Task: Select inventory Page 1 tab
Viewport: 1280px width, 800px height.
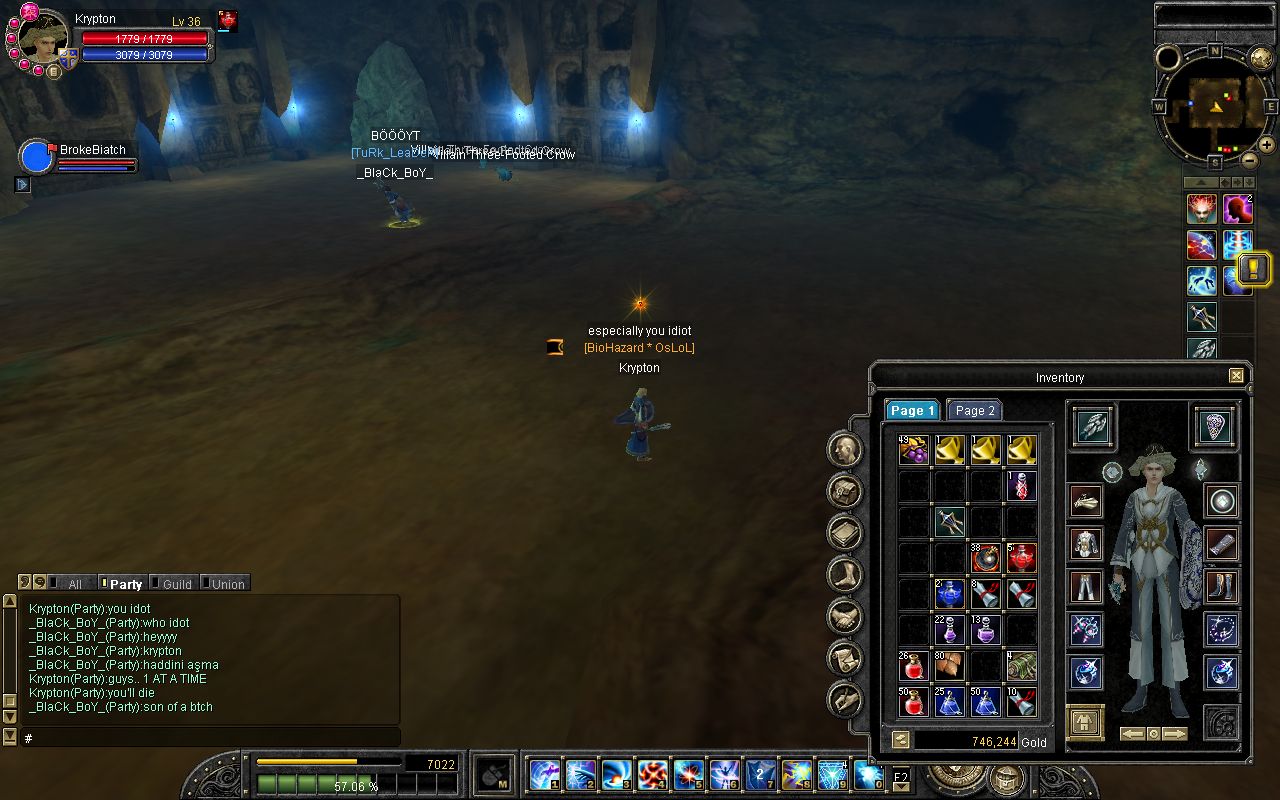Action: (x=911, y=410)
